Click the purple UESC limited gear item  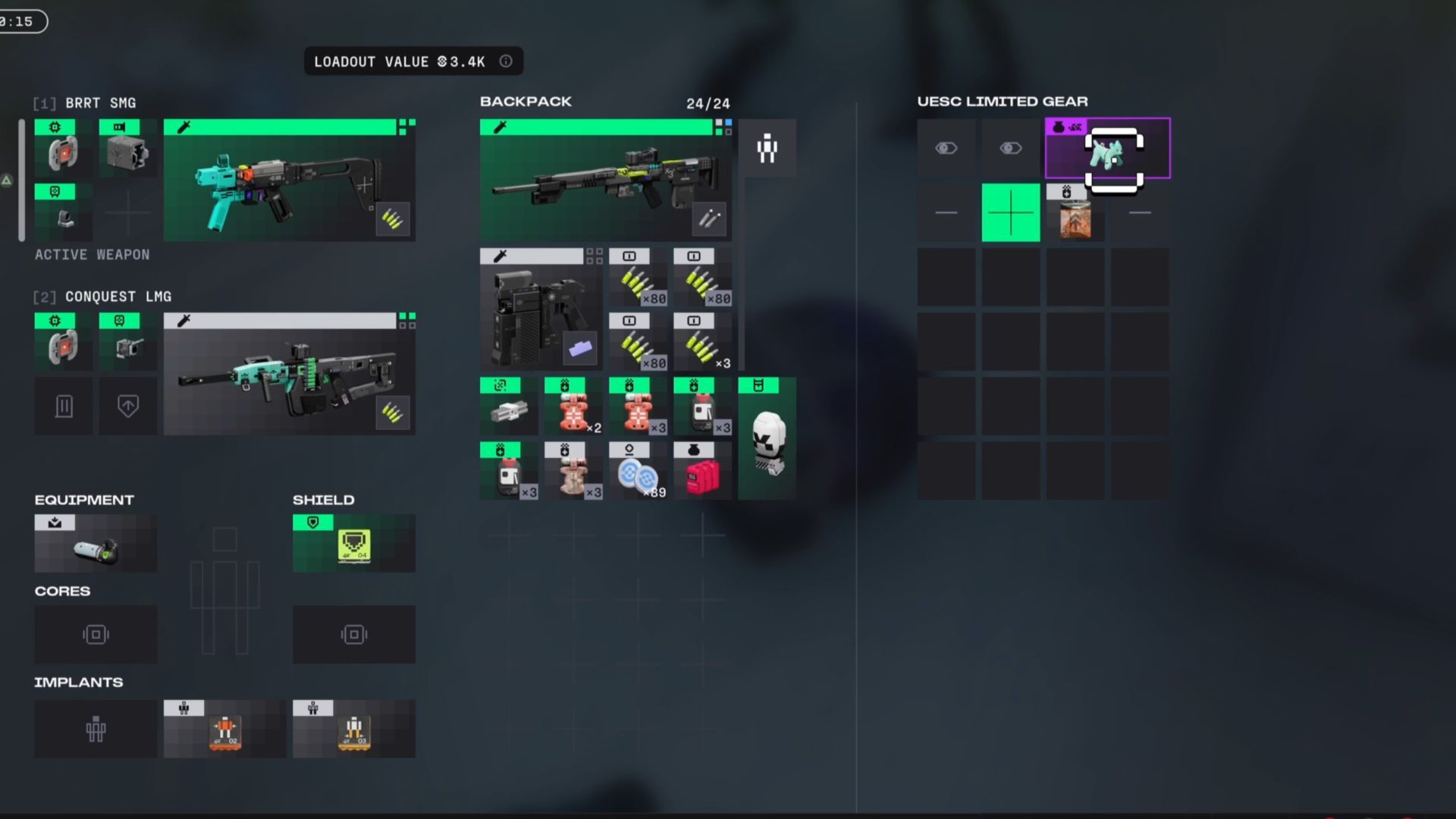1107,149
